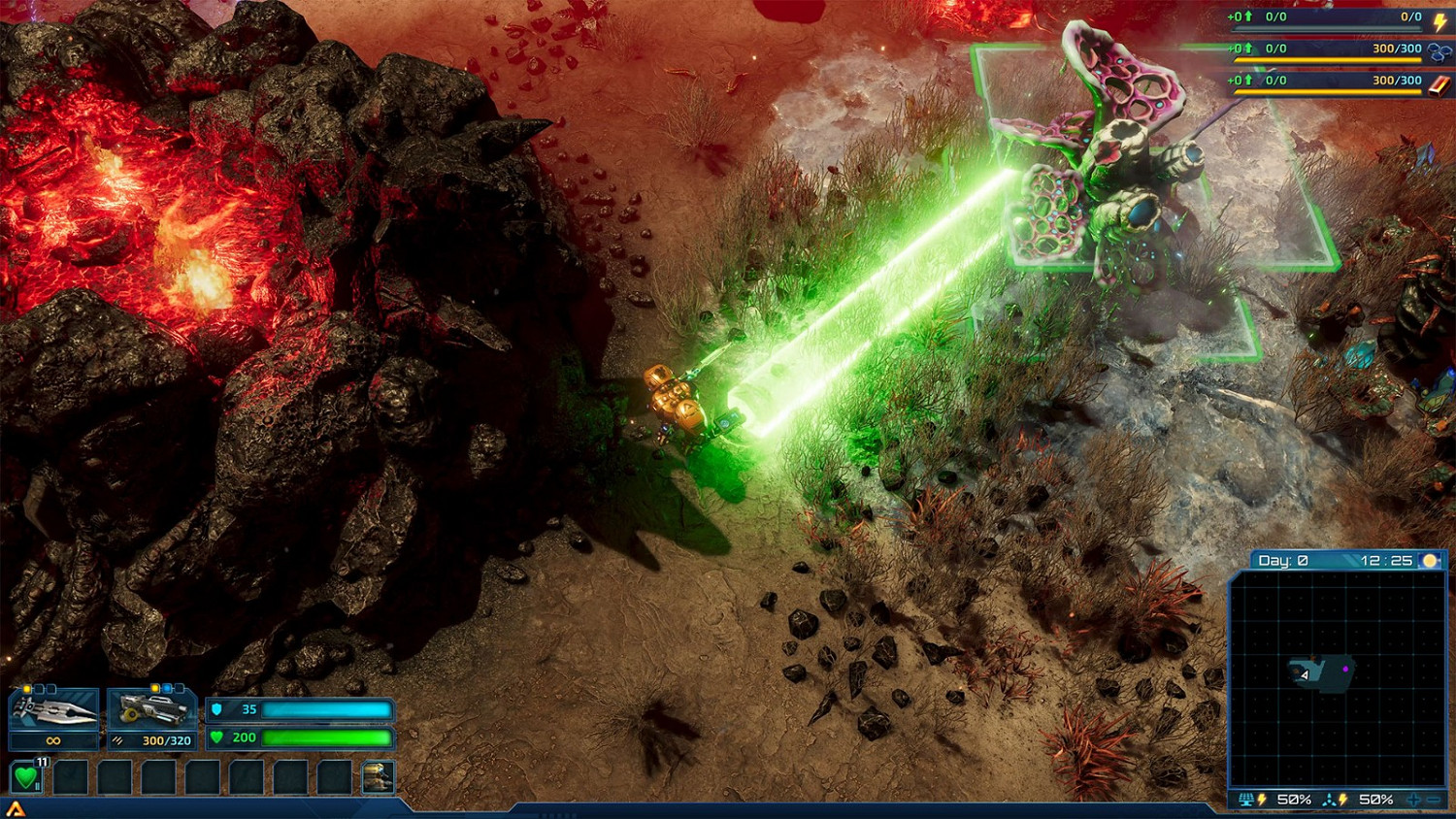Click the orange triangle logo button

pos(15,809)
